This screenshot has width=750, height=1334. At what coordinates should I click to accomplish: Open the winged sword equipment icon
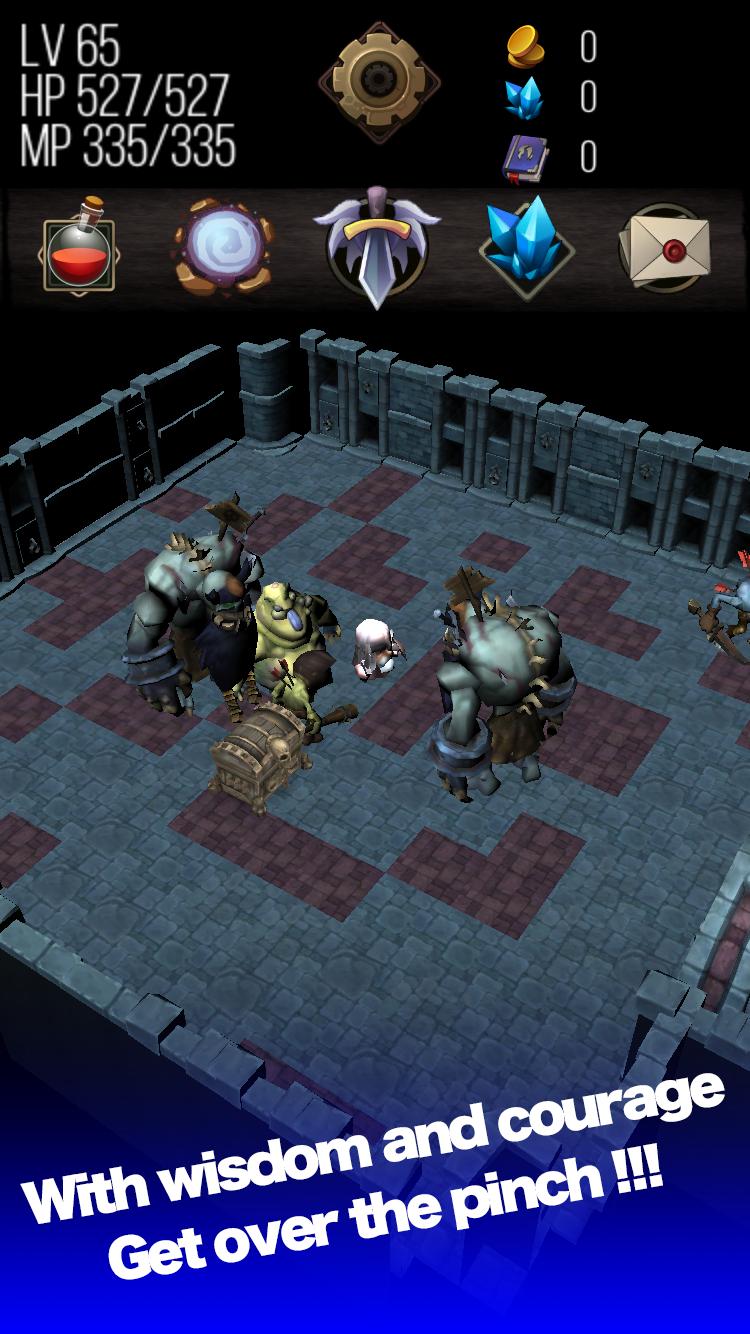click(x=375, y=245)
